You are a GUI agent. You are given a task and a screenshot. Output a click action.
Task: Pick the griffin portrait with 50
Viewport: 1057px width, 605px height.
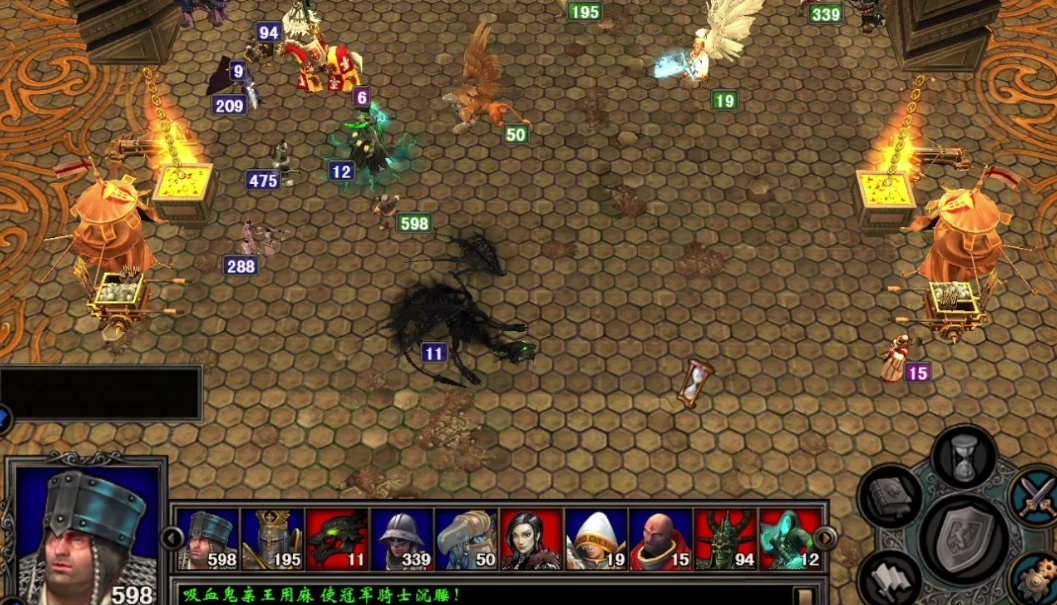coord(466,539)
